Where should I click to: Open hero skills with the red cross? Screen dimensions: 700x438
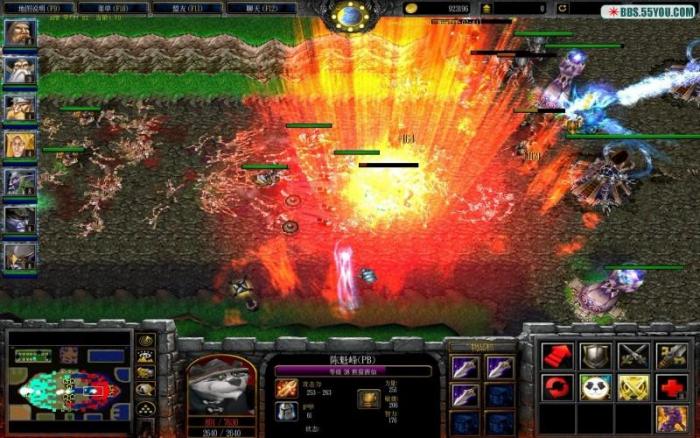671,387
